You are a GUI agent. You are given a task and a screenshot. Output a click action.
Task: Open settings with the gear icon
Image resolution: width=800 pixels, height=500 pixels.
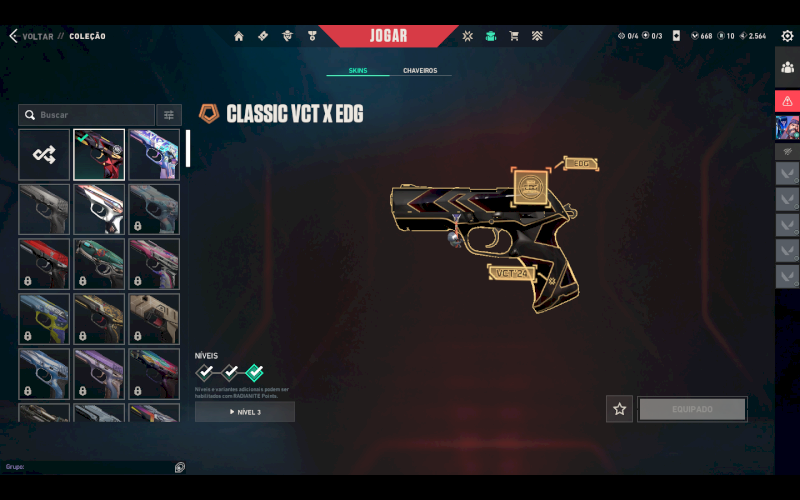[x=787, y=36]
